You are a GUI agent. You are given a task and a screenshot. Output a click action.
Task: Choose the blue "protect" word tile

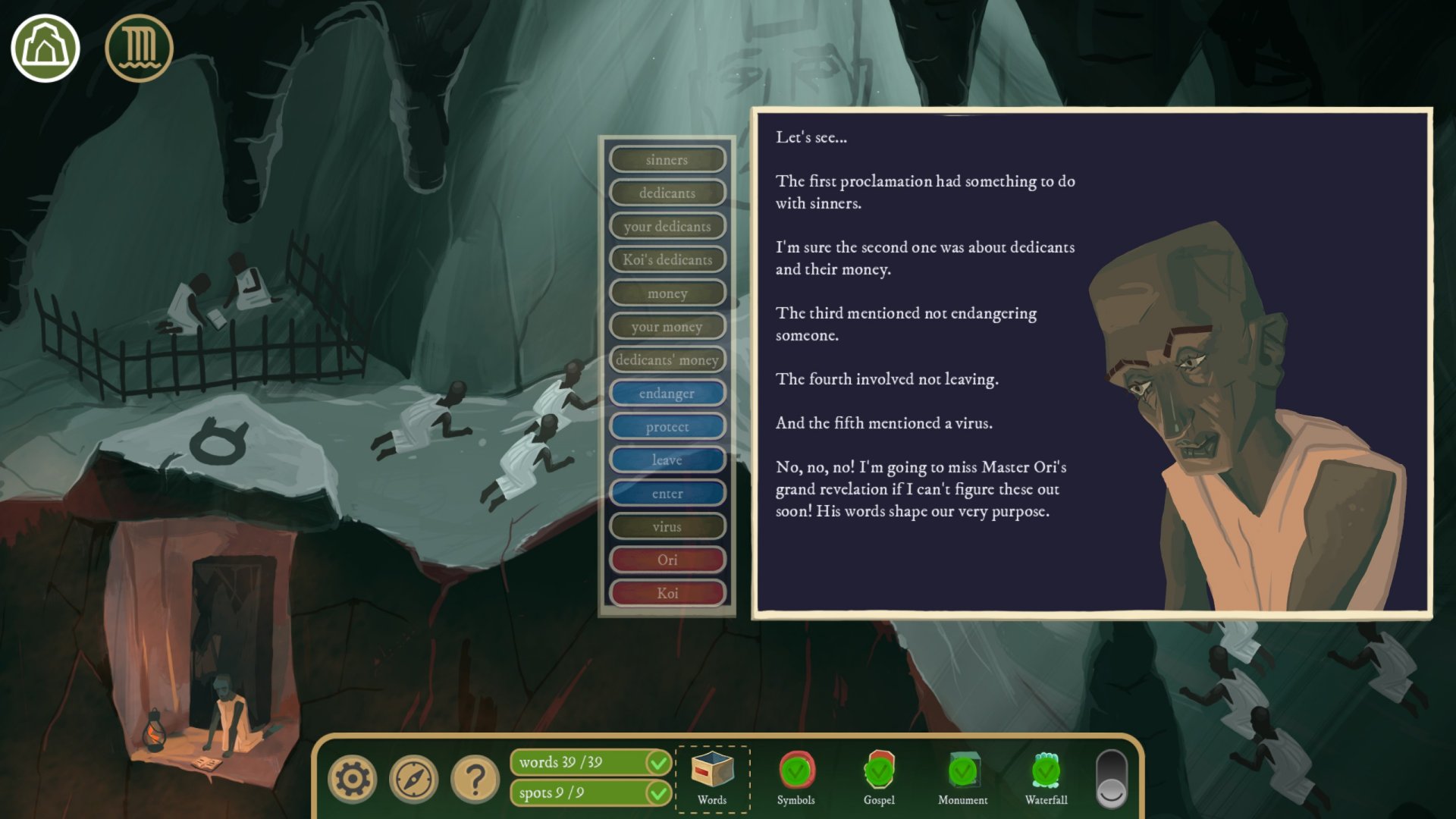pos(667,427)
